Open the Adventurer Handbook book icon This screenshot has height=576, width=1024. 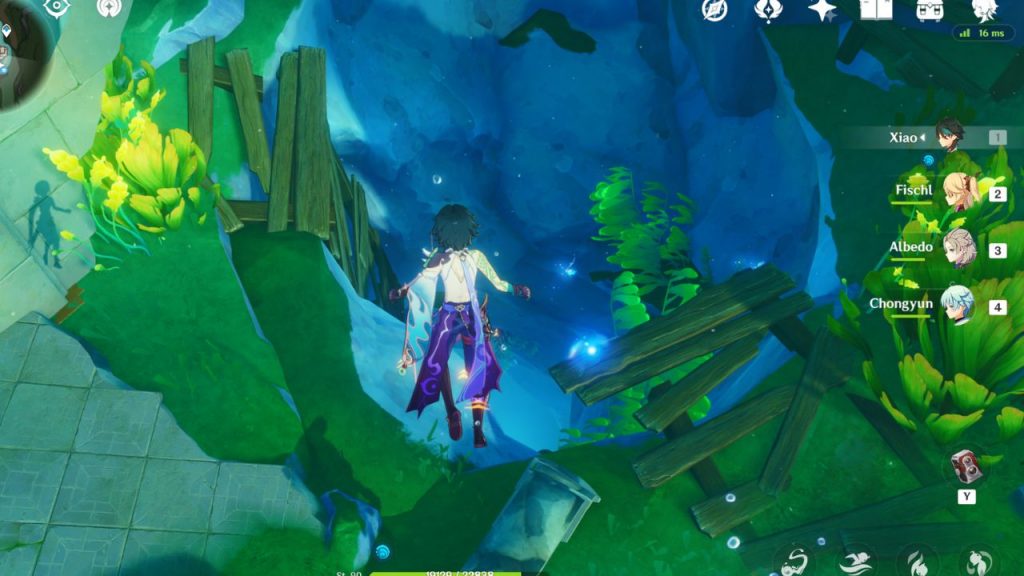pyautogui.click(x=876, y=10)
